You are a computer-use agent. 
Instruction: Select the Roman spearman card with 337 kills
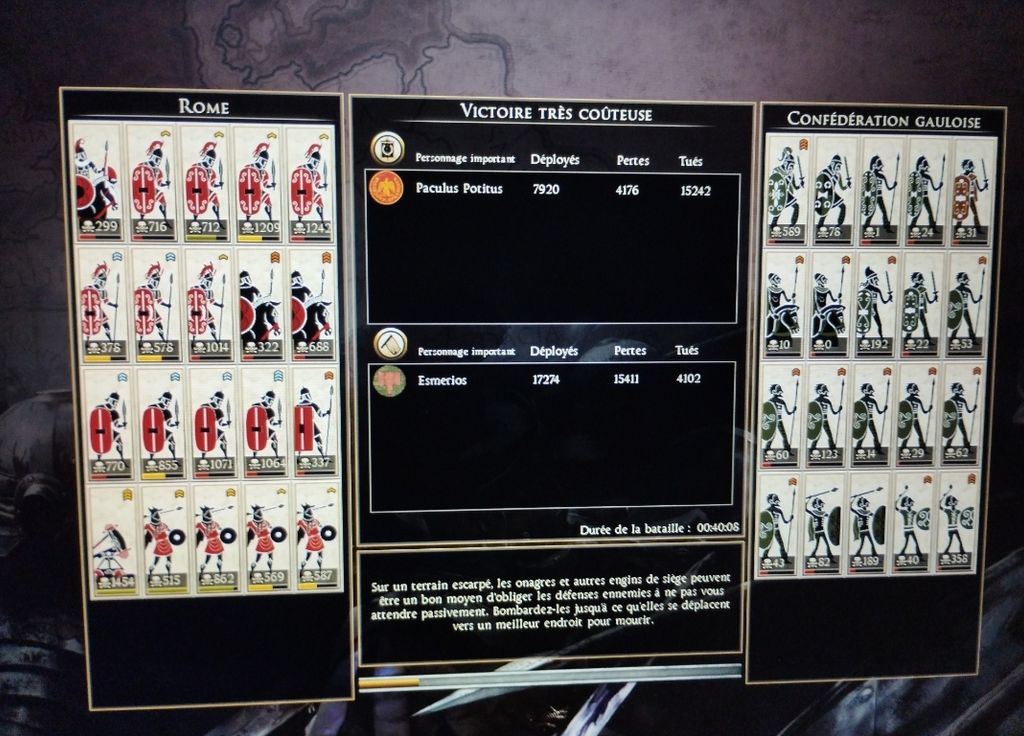coord(313,421)
